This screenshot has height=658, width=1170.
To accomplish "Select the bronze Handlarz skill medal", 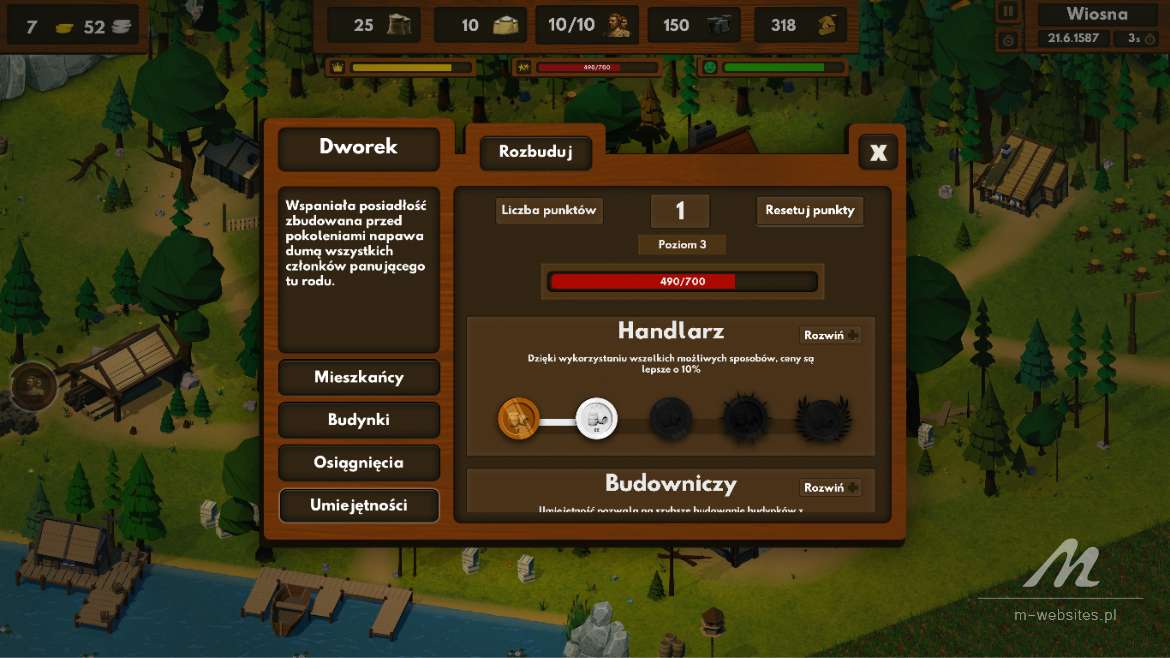I will pos(518,416).
